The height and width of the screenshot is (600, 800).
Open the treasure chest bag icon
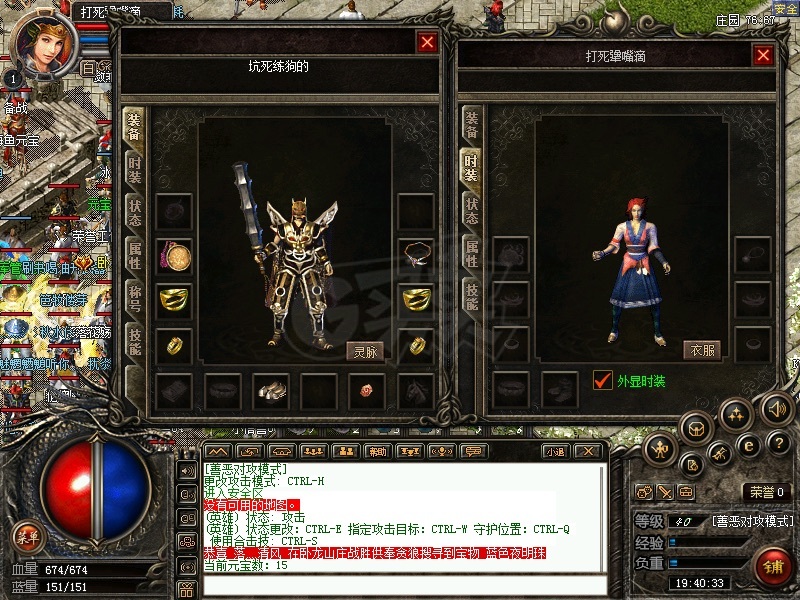(696, 428)
